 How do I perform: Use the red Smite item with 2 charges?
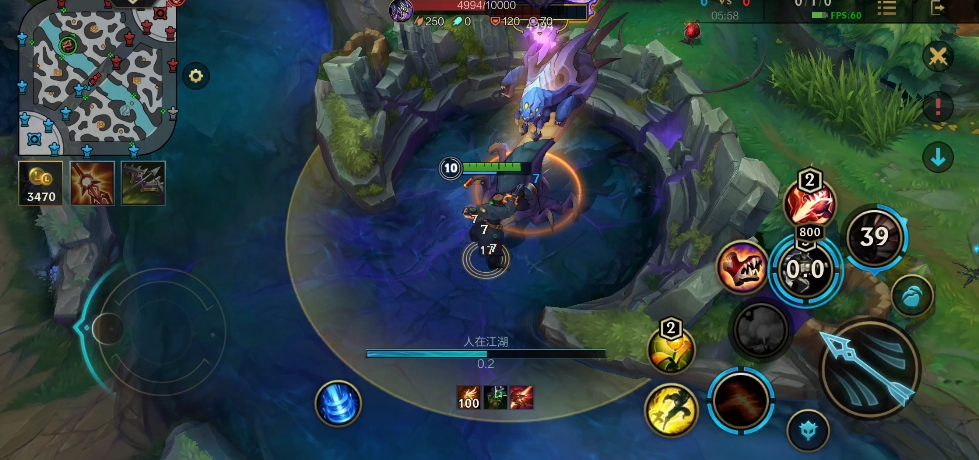click(x=808, y=204)
